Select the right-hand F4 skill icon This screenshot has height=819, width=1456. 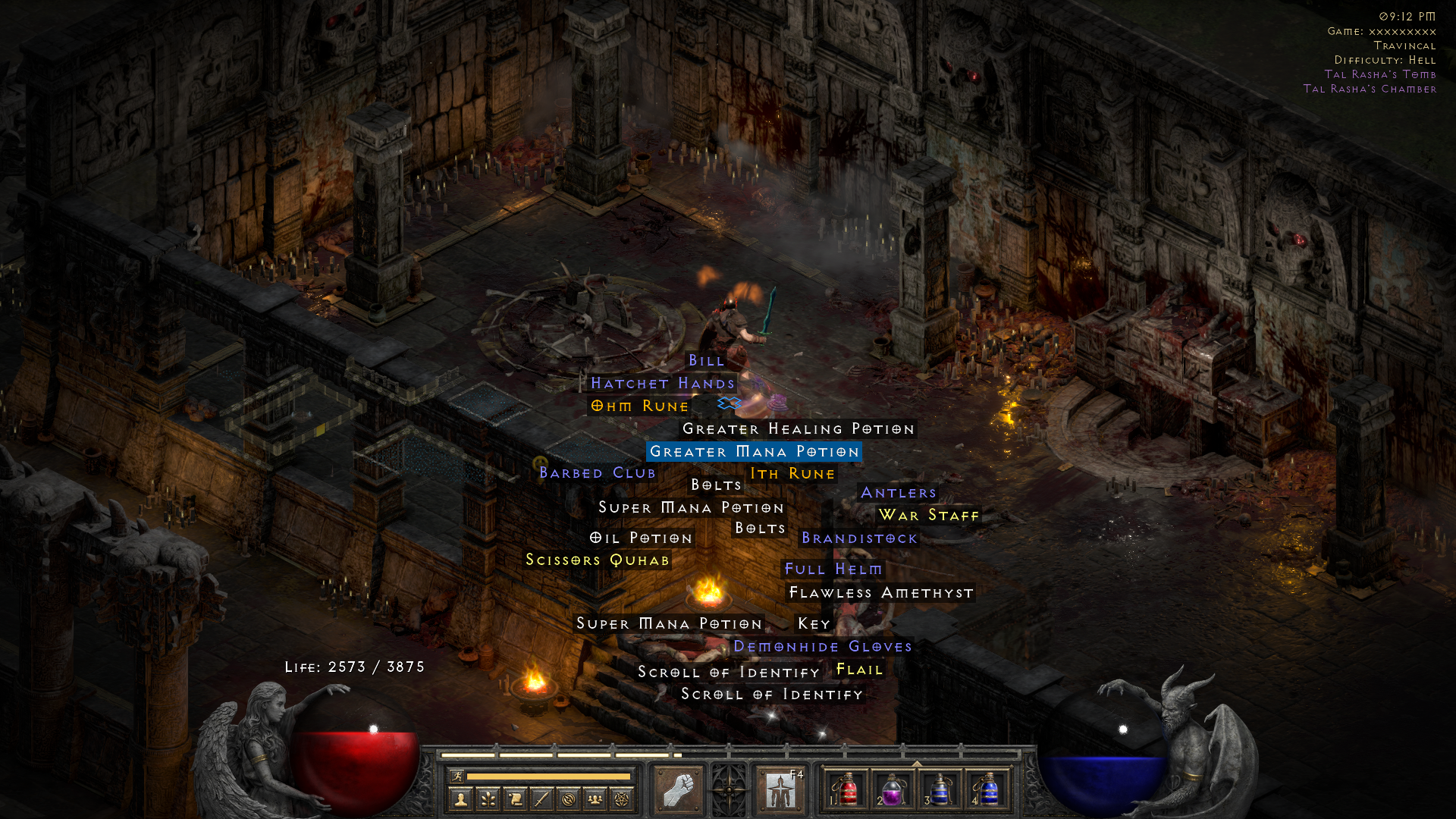pos(780,790)
